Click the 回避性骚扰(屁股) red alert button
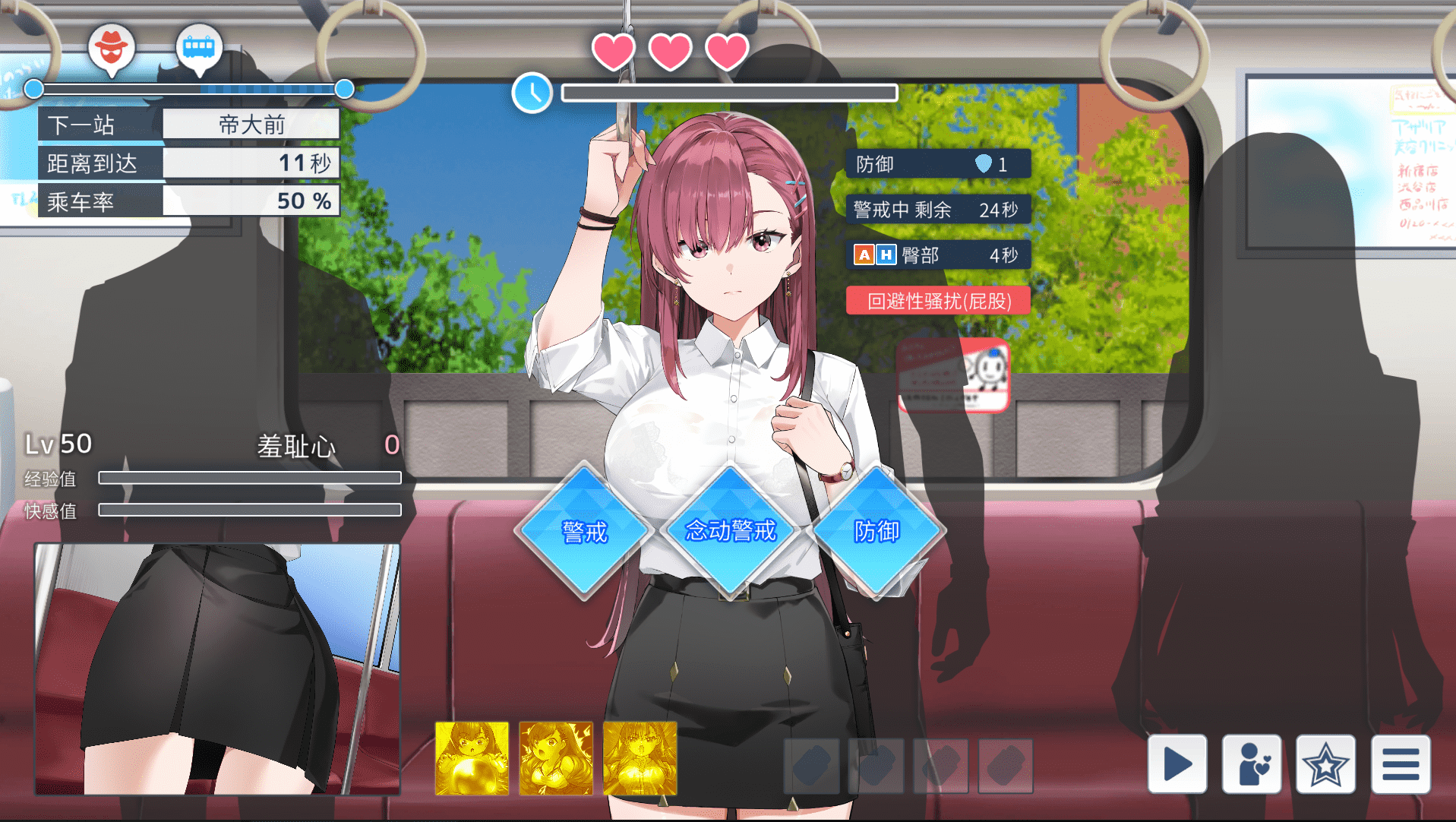The width and height of the screenshot is (1456, 822). click(x=938, y=301)
